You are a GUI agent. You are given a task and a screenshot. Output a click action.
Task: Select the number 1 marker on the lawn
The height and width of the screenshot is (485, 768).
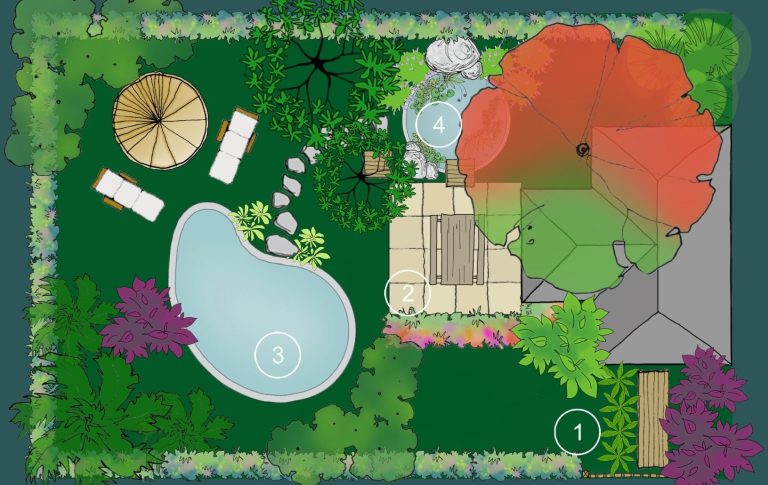[x=577, y=432]
